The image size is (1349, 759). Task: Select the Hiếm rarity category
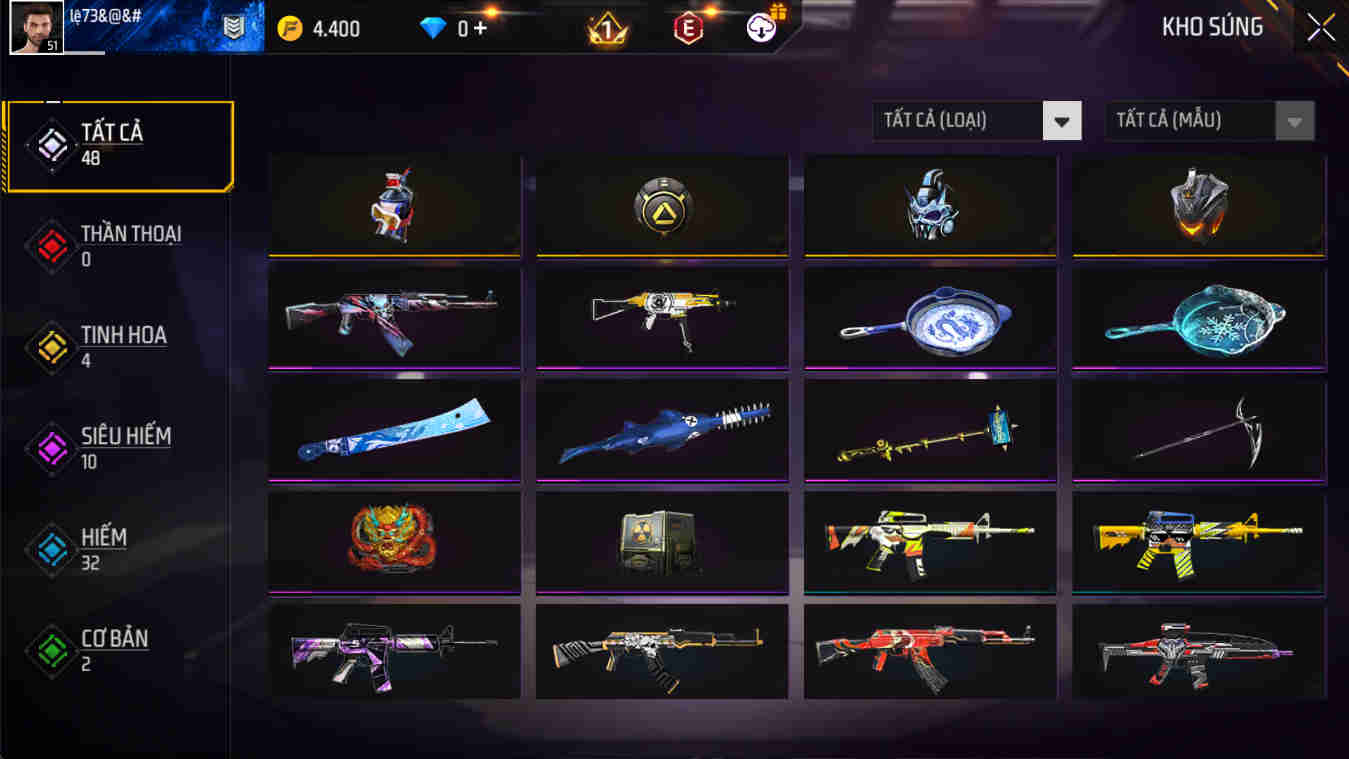[110, 548]
